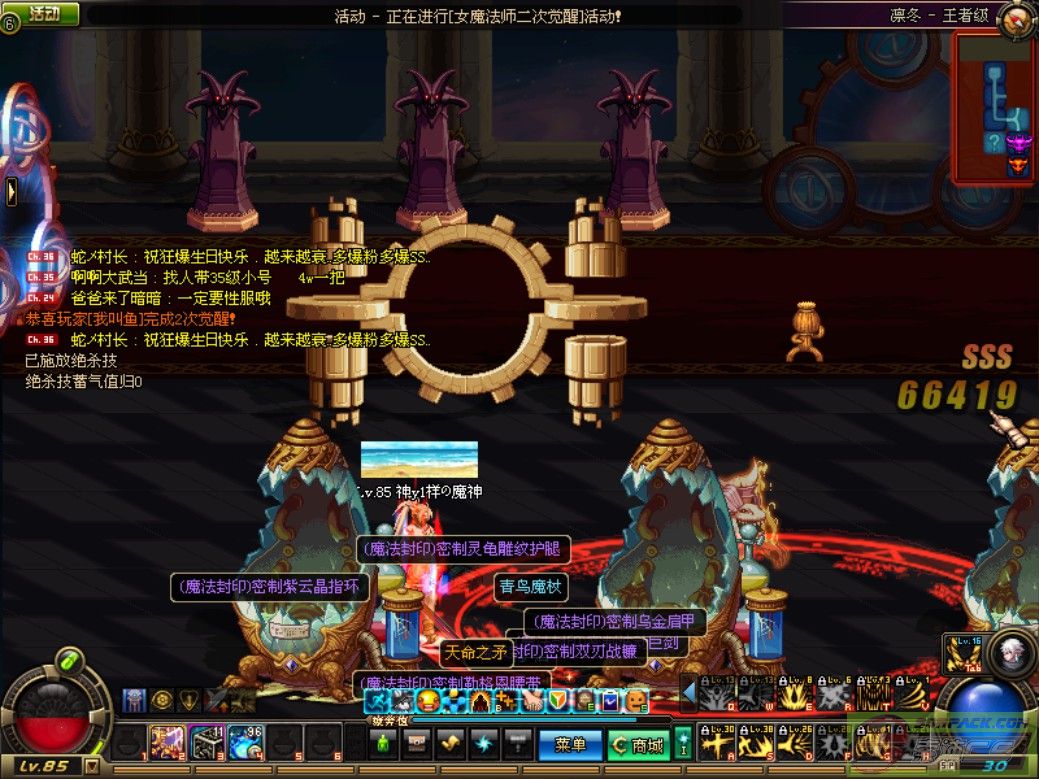Open the treasure chest inventory icon
1039x779 pixels.
pos(415,744)
